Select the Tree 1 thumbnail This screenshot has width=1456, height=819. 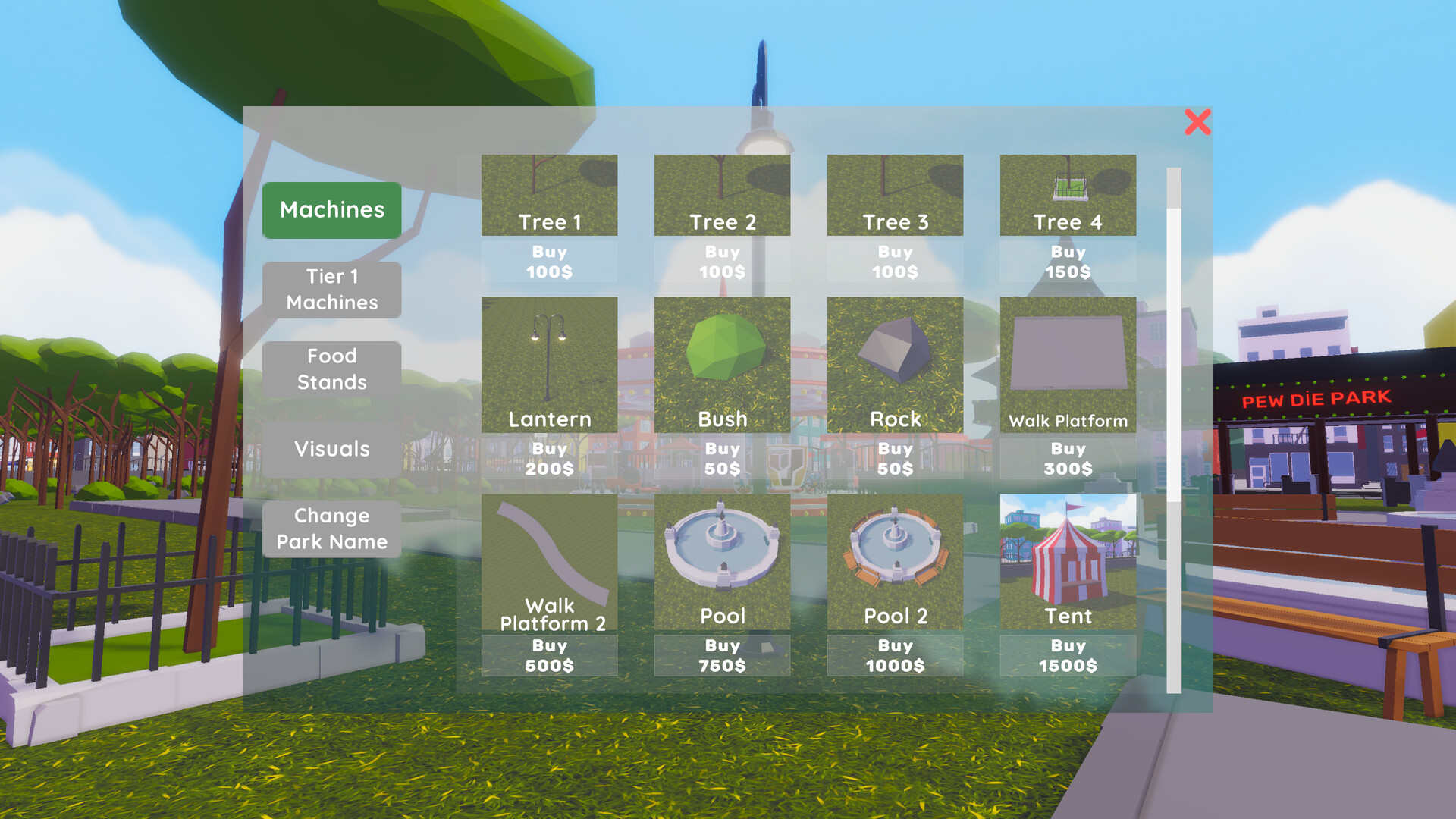pyautogui.click(x=550, y=193)
